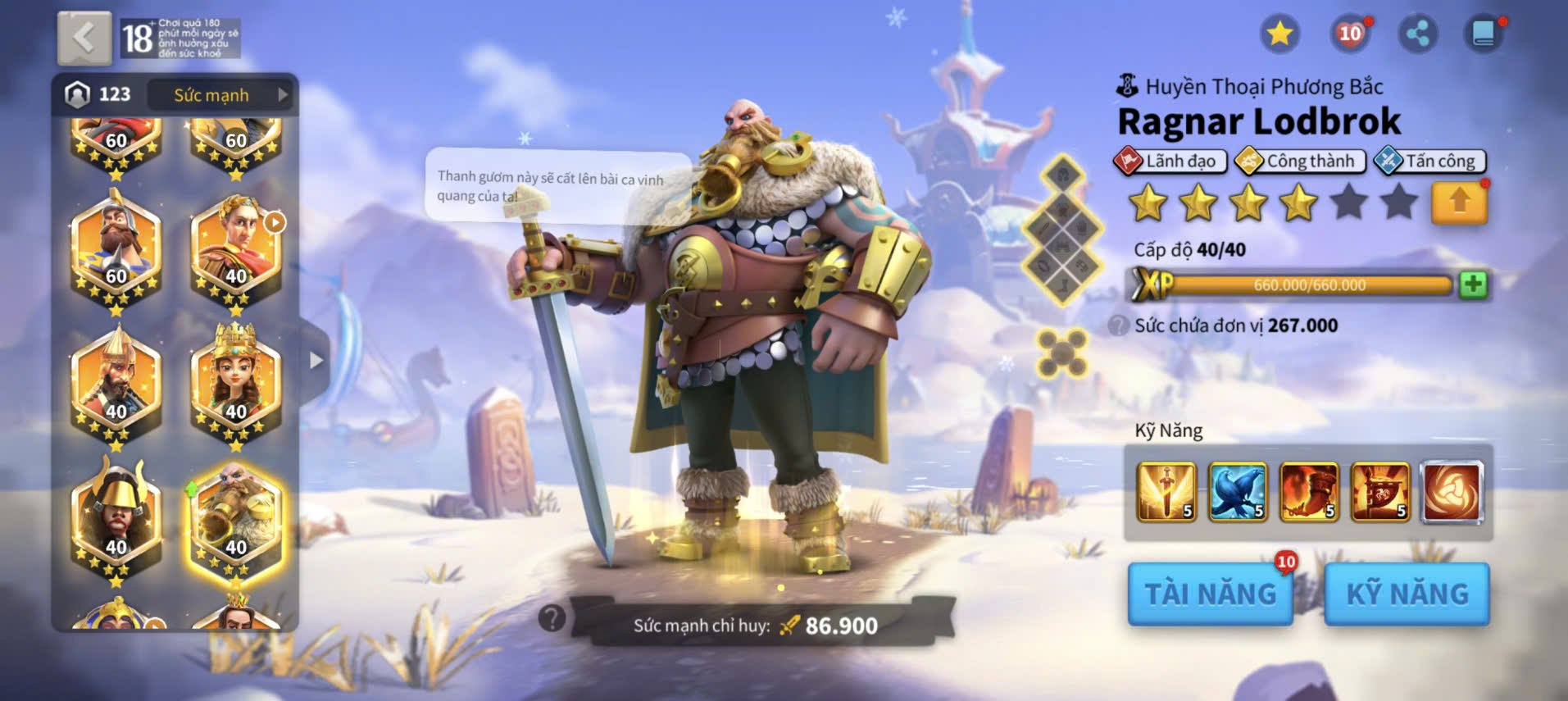This screenshot has width=1568, height=701.
Task: Open the diamond-shaped equipment slots panel
Action: click(x=1062, y=231)
